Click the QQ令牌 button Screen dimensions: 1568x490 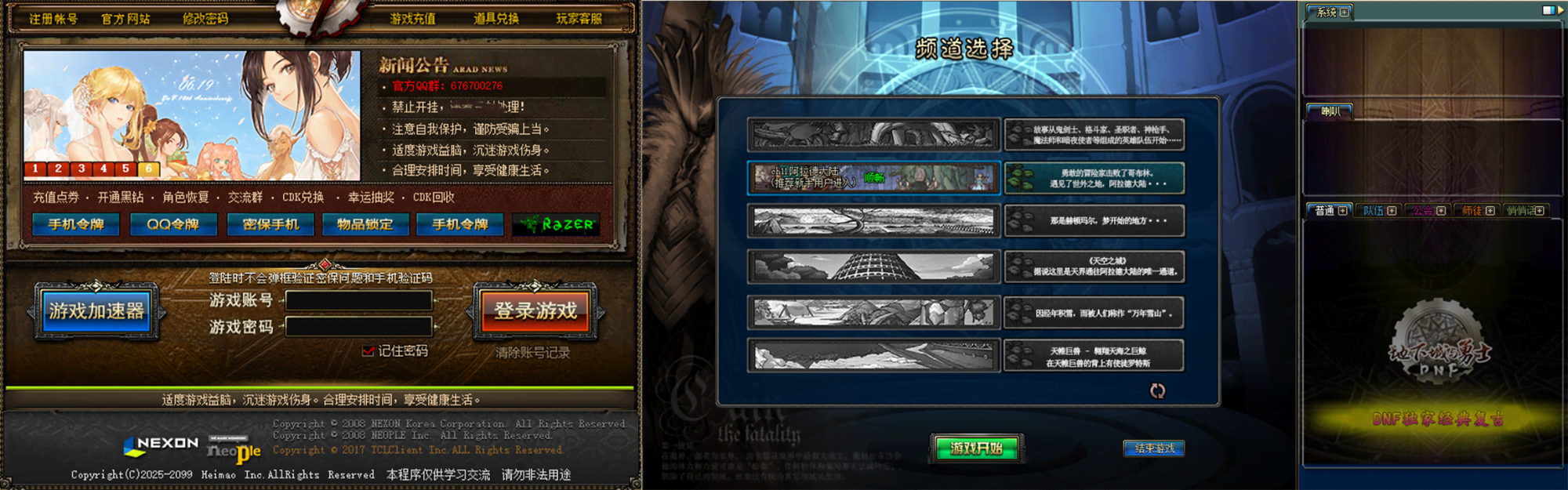[x=172, y=224]
